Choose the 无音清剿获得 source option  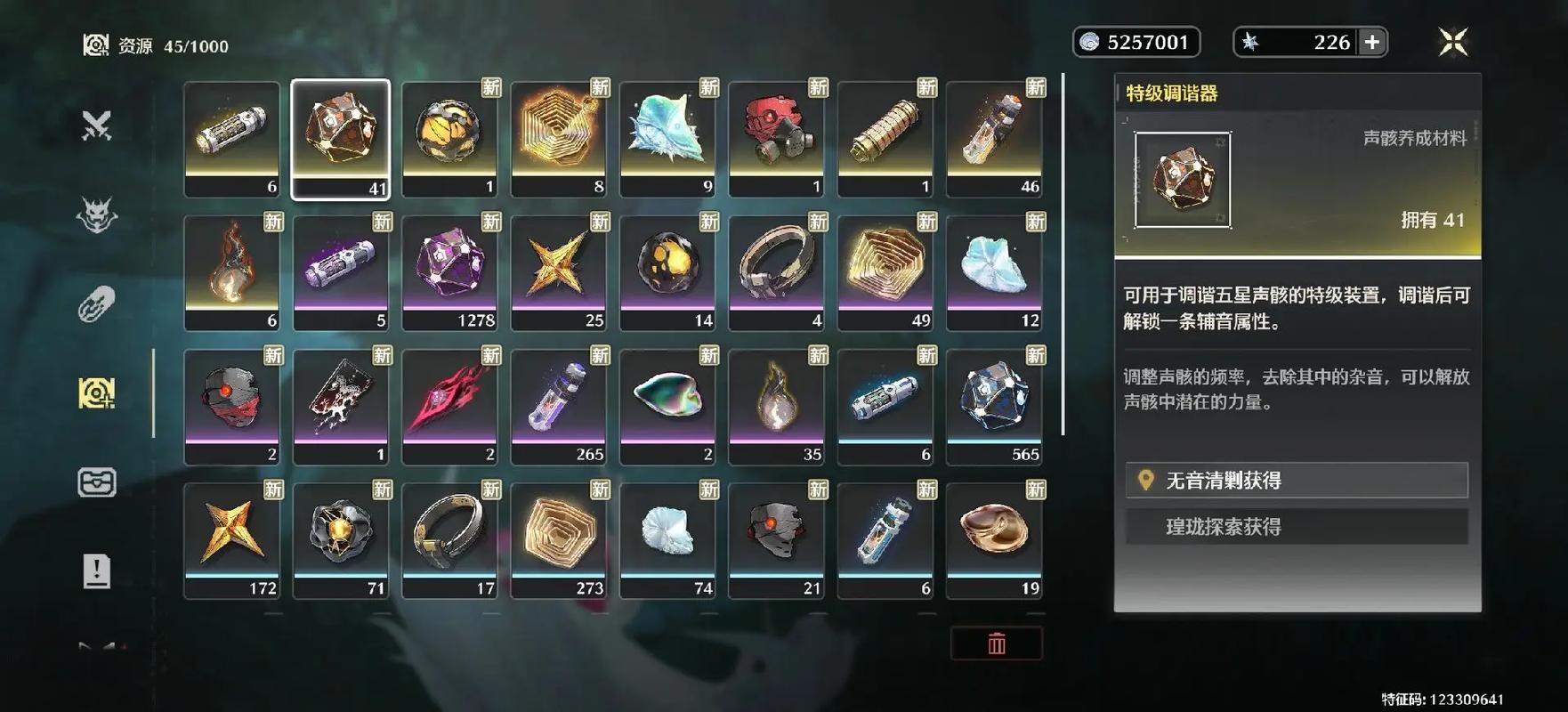(x=1296, y=481)
